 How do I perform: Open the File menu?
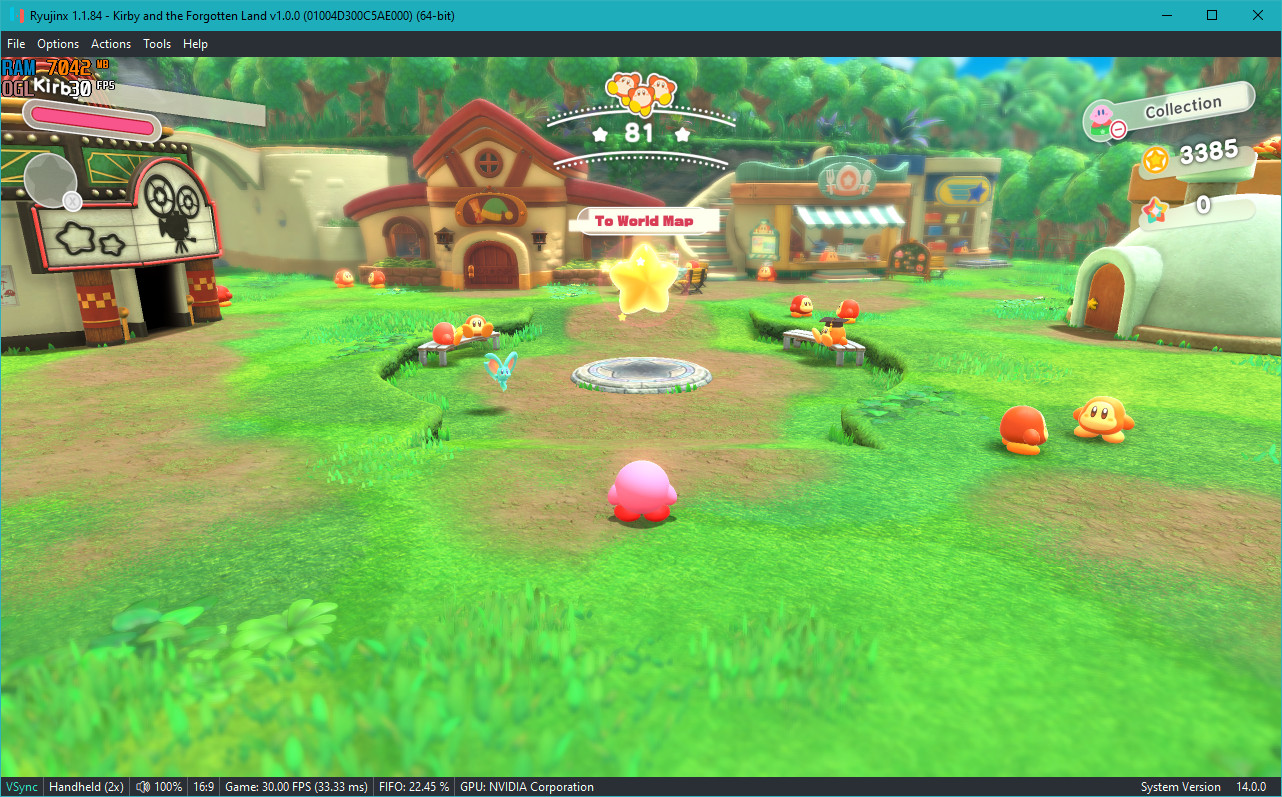click(x=16, y=43)
